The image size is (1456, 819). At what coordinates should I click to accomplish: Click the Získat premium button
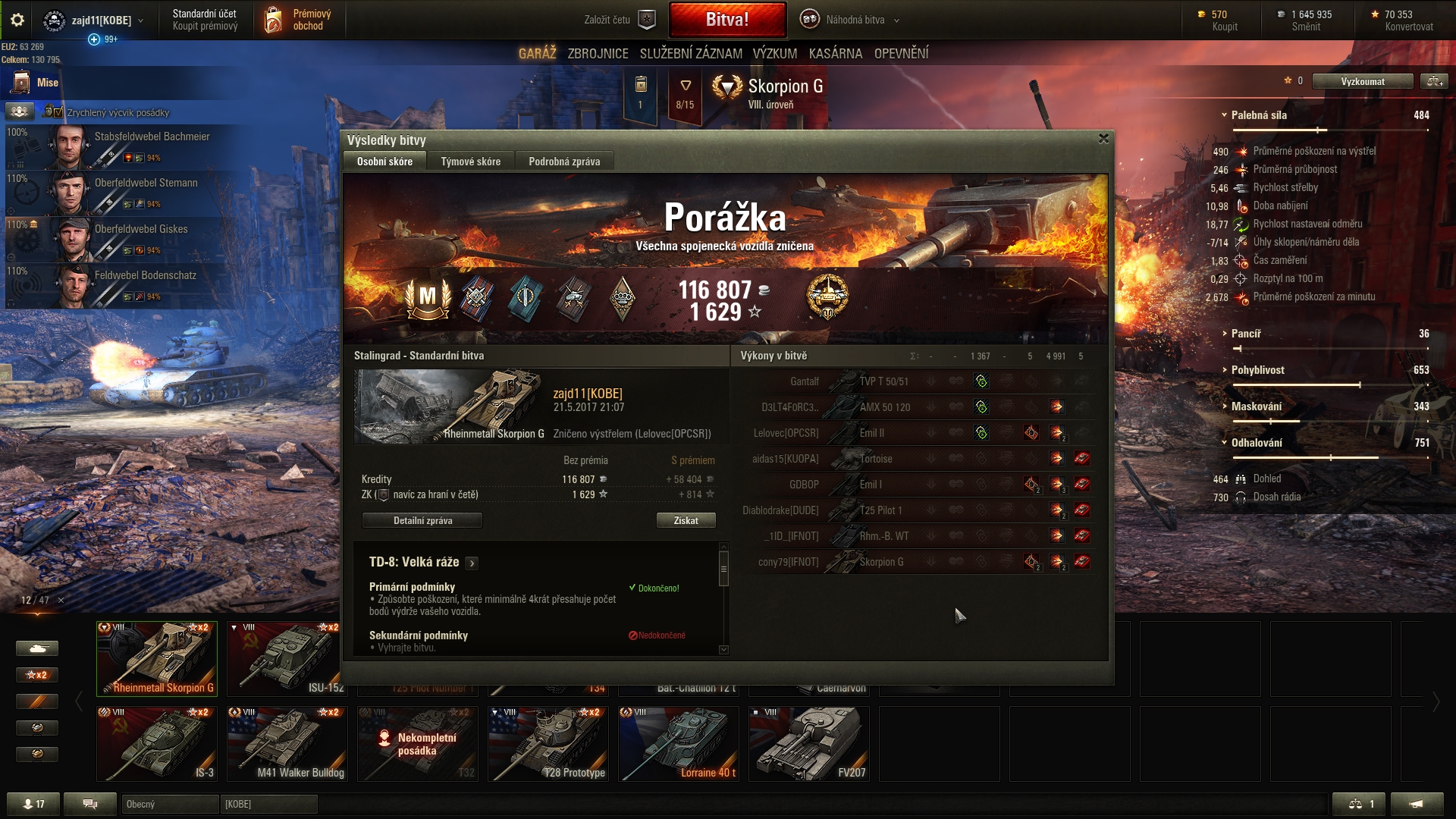(686, 520)
